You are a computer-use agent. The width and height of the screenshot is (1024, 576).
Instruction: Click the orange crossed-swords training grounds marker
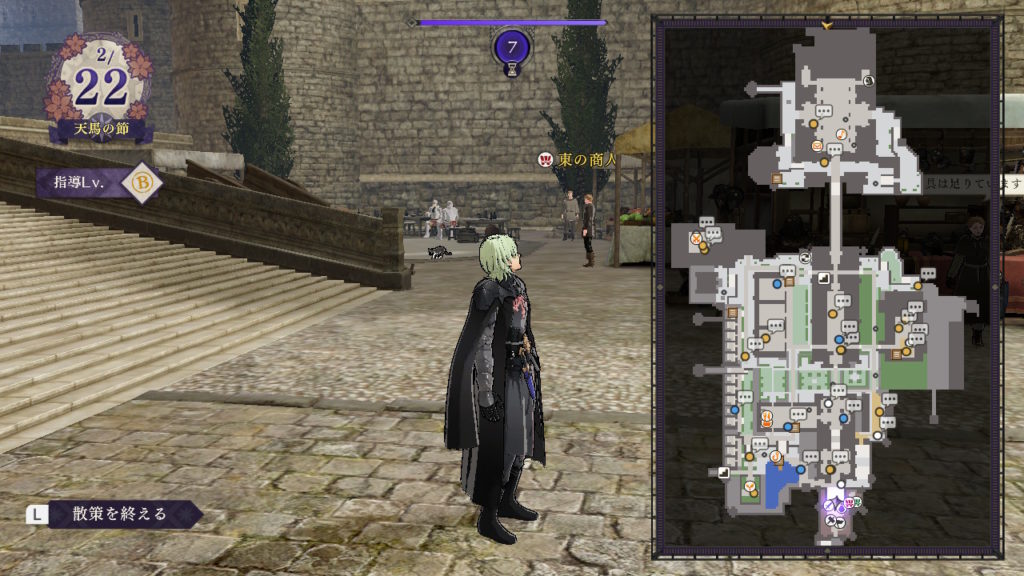[x=697, y=238]
